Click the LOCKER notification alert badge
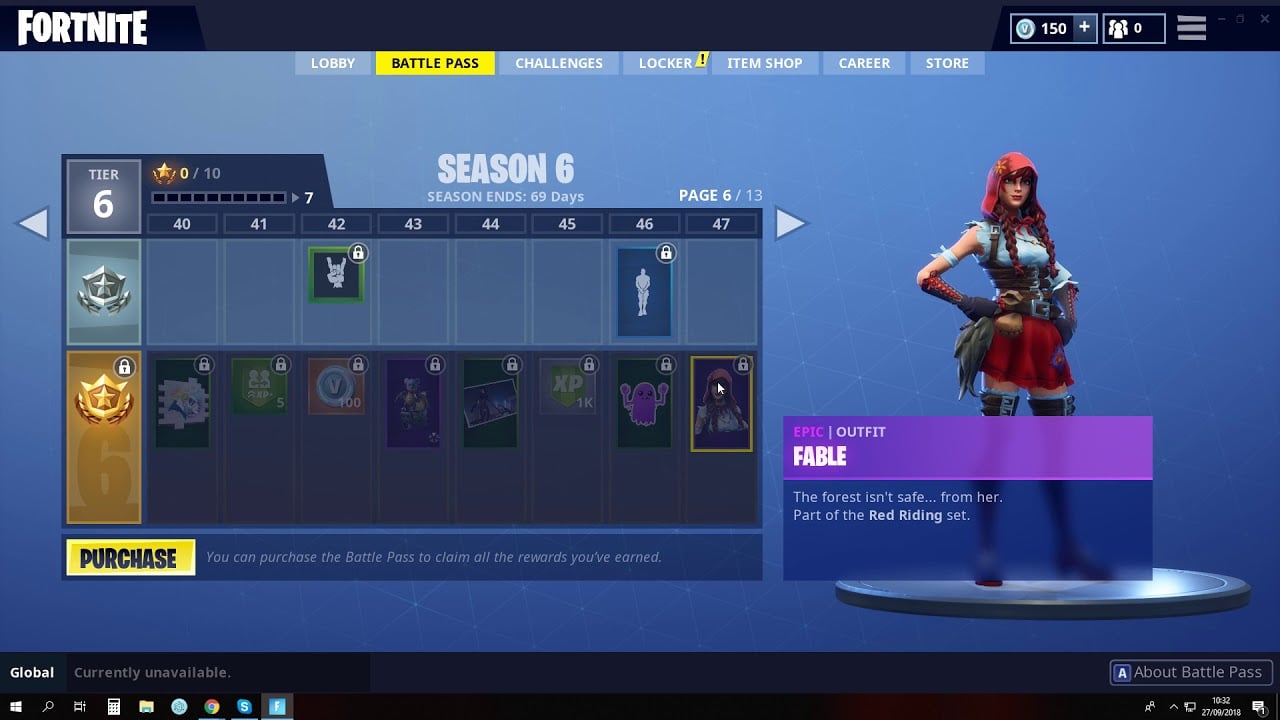1280x720 pixels. [x=701, y=58]
